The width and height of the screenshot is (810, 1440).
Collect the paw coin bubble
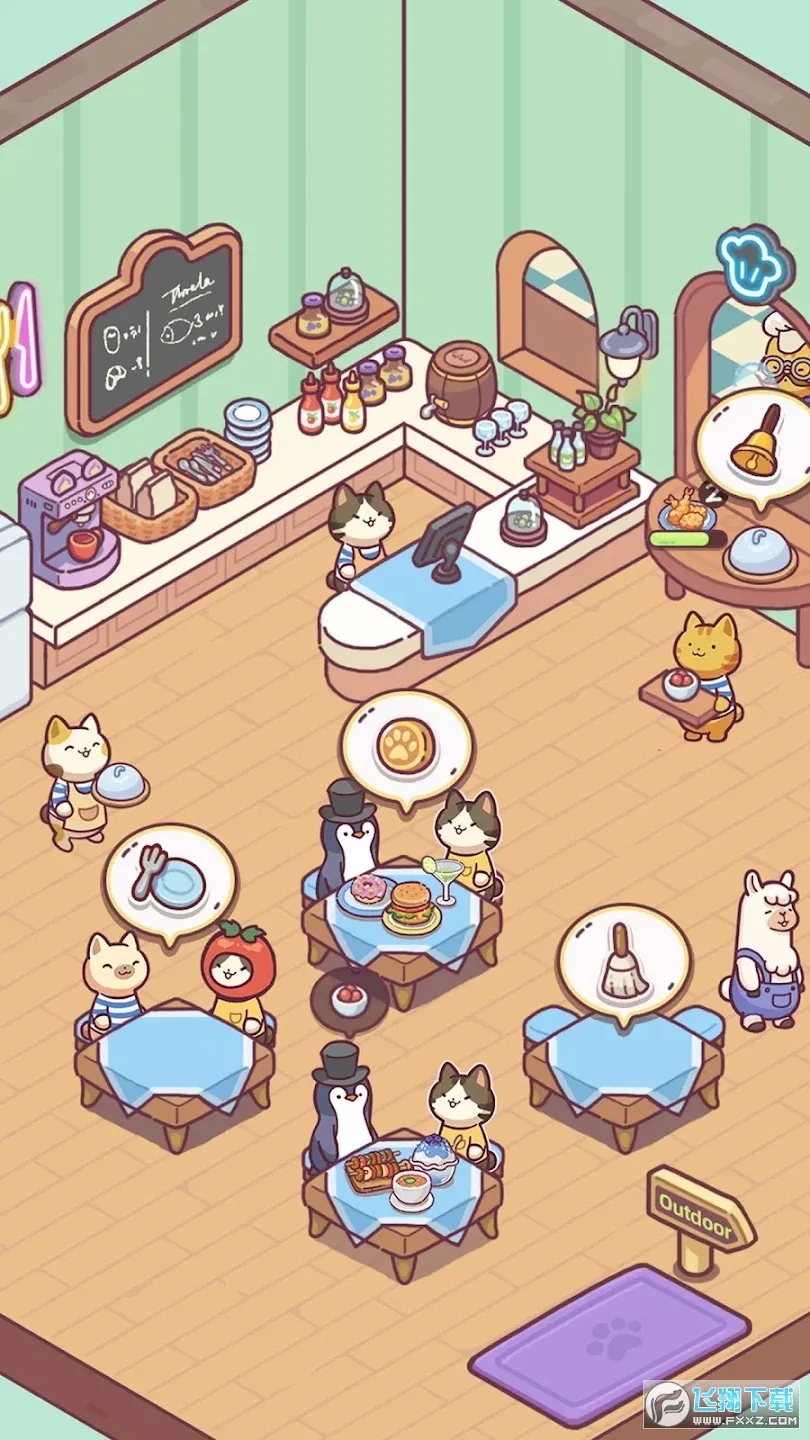tap(405, 742)
